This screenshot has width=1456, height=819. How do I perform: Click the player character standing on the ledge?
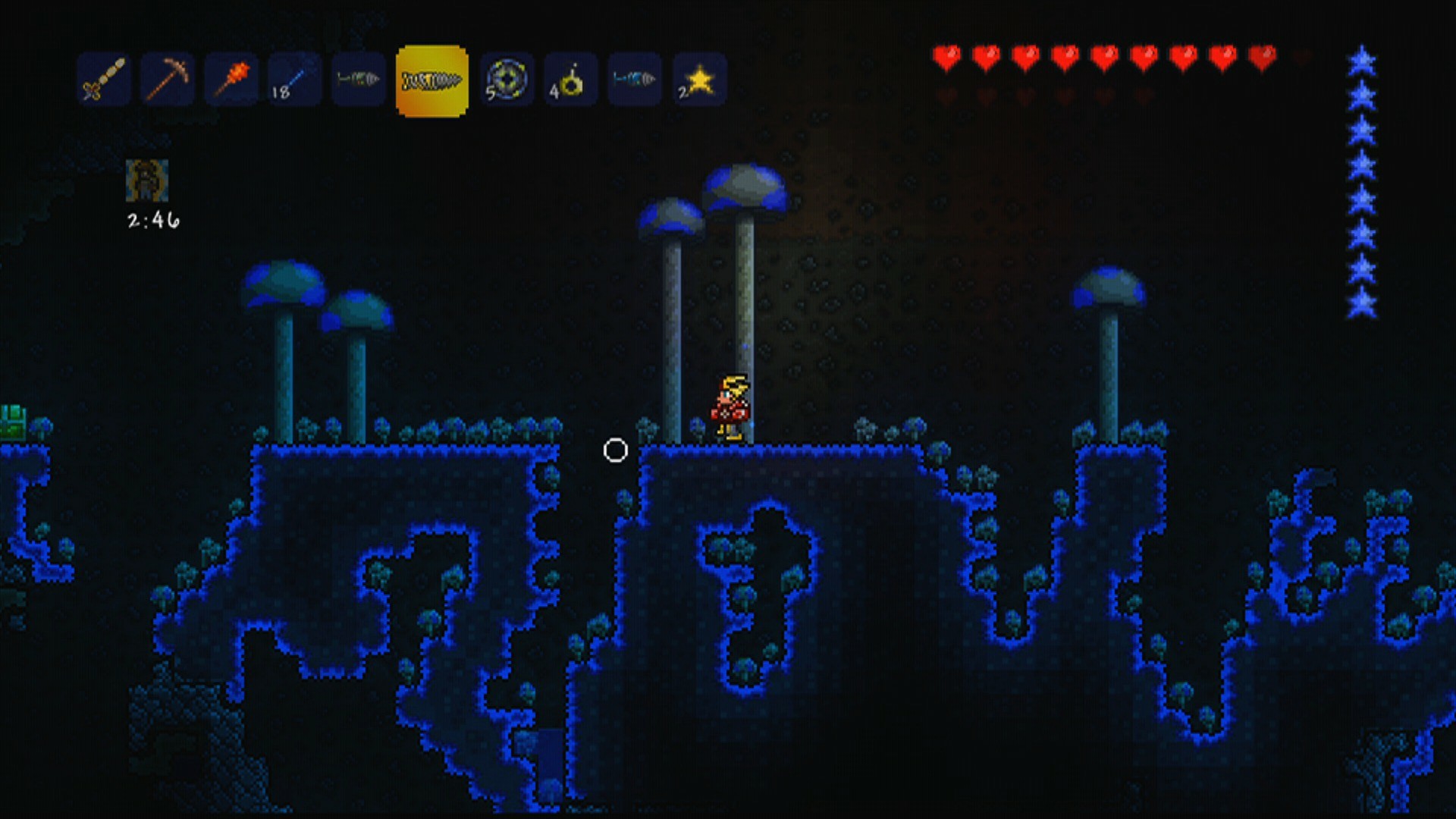pos(730,406)
